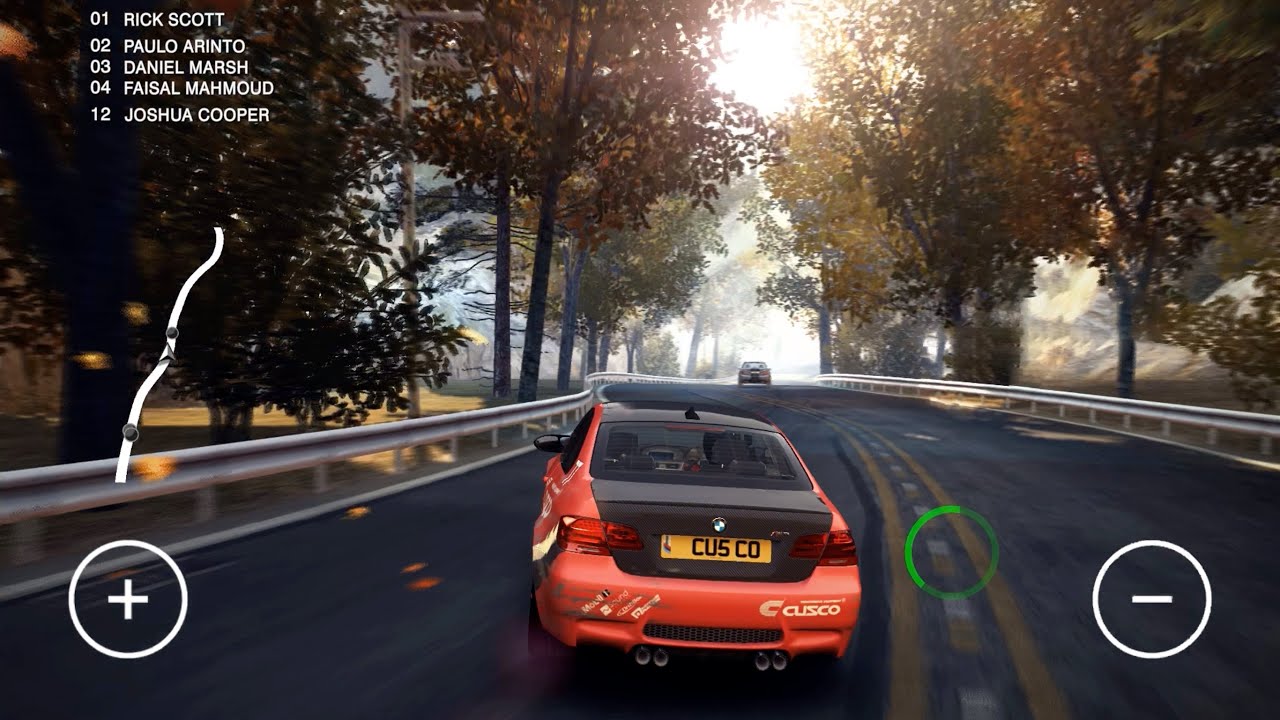Screen dimensions: 1280x720
Task: Tap the minus brake button
Action: click(1151, 599)
